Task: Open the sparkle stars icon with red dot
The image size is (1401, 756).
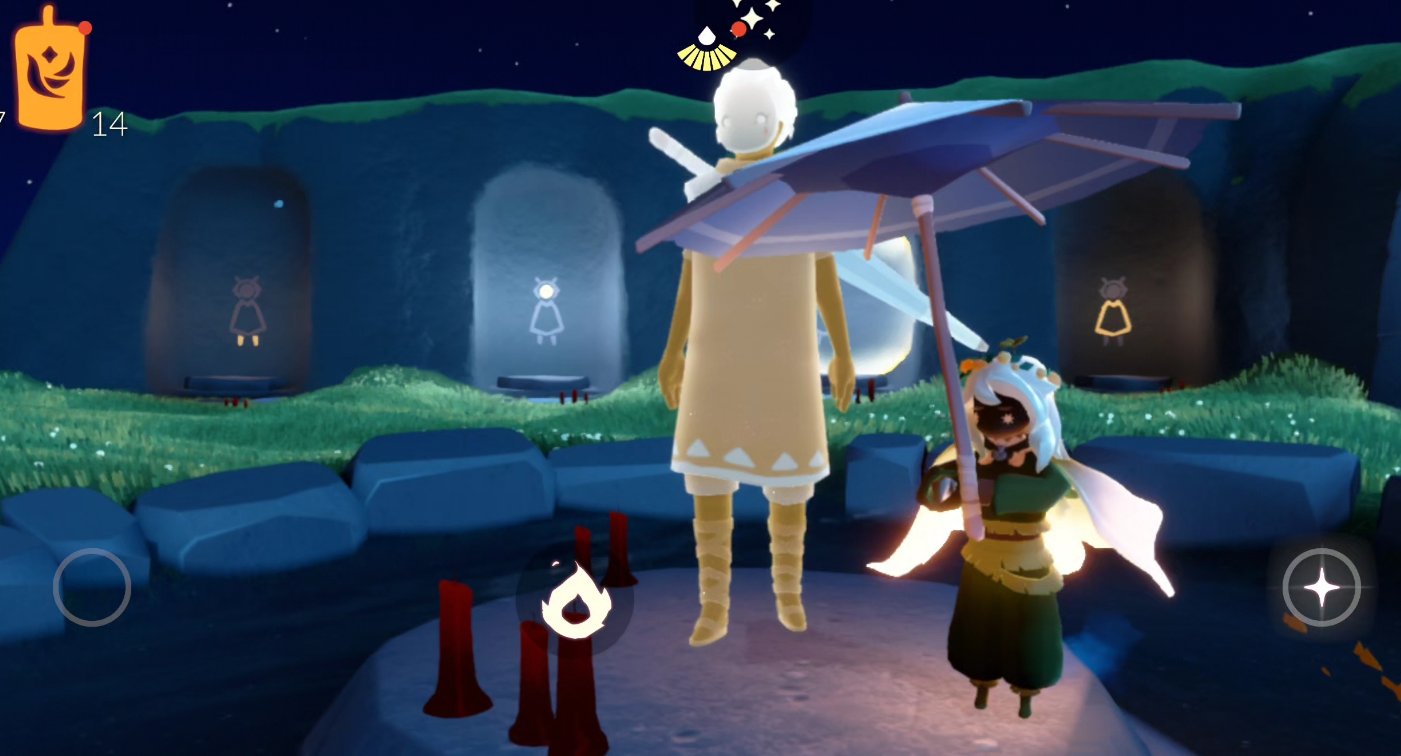Action: 755,22
